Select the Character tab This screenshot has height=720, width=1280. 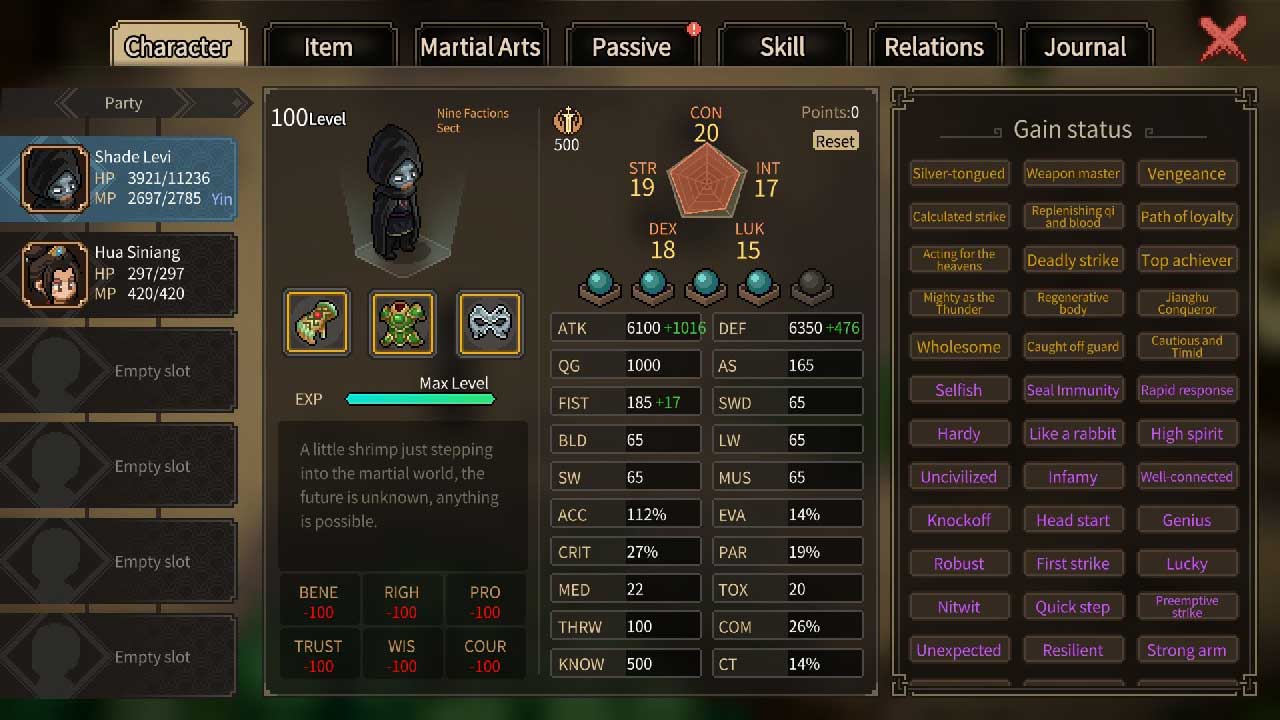point(178,47)
